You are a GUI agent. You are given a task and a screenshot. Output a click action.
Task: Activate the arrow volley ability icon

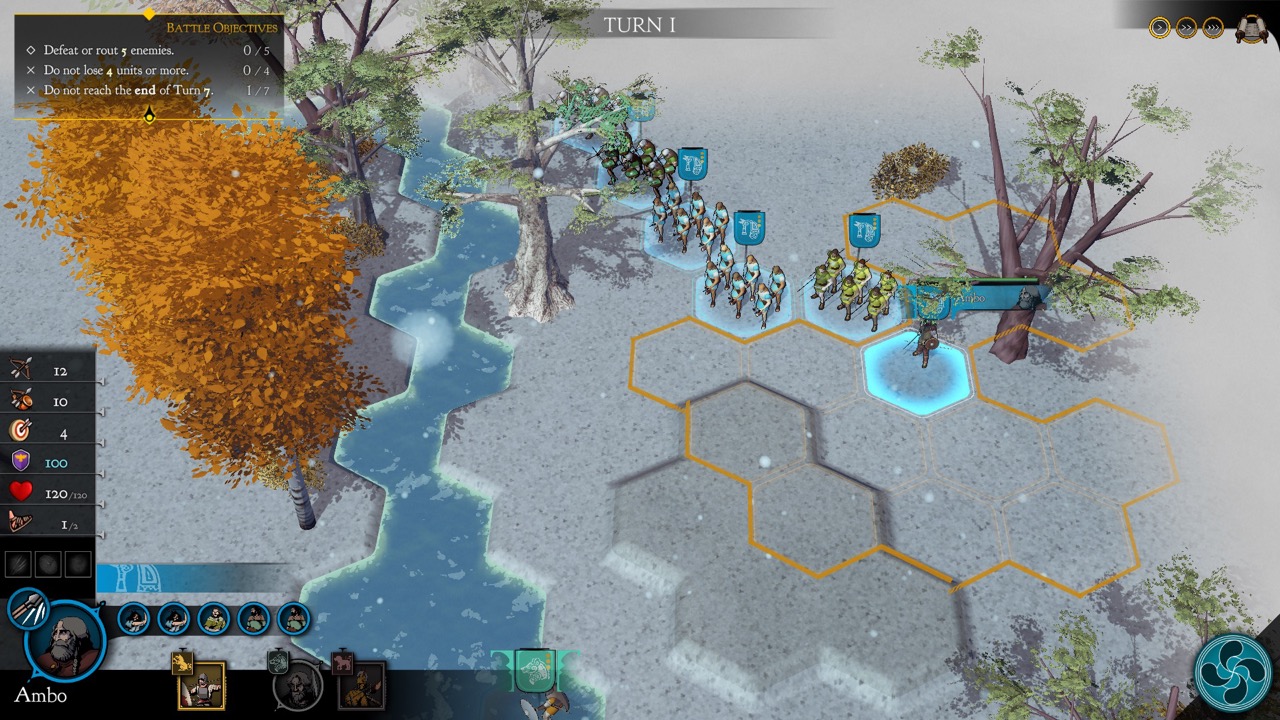[x=27, y=609]
